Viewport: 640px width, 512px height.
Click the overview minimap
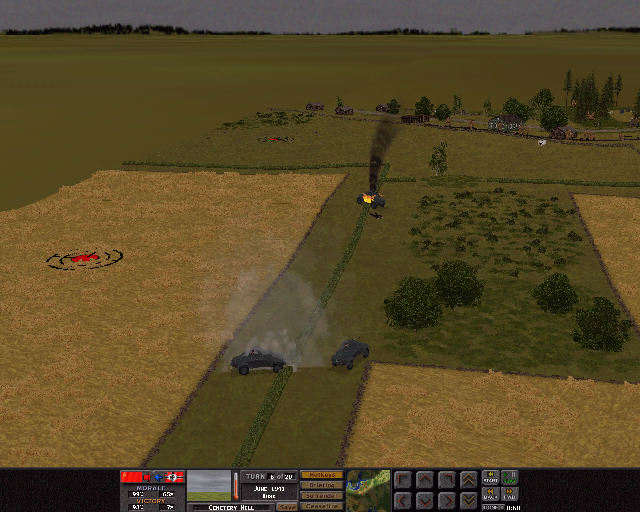[x=368, y=489]
